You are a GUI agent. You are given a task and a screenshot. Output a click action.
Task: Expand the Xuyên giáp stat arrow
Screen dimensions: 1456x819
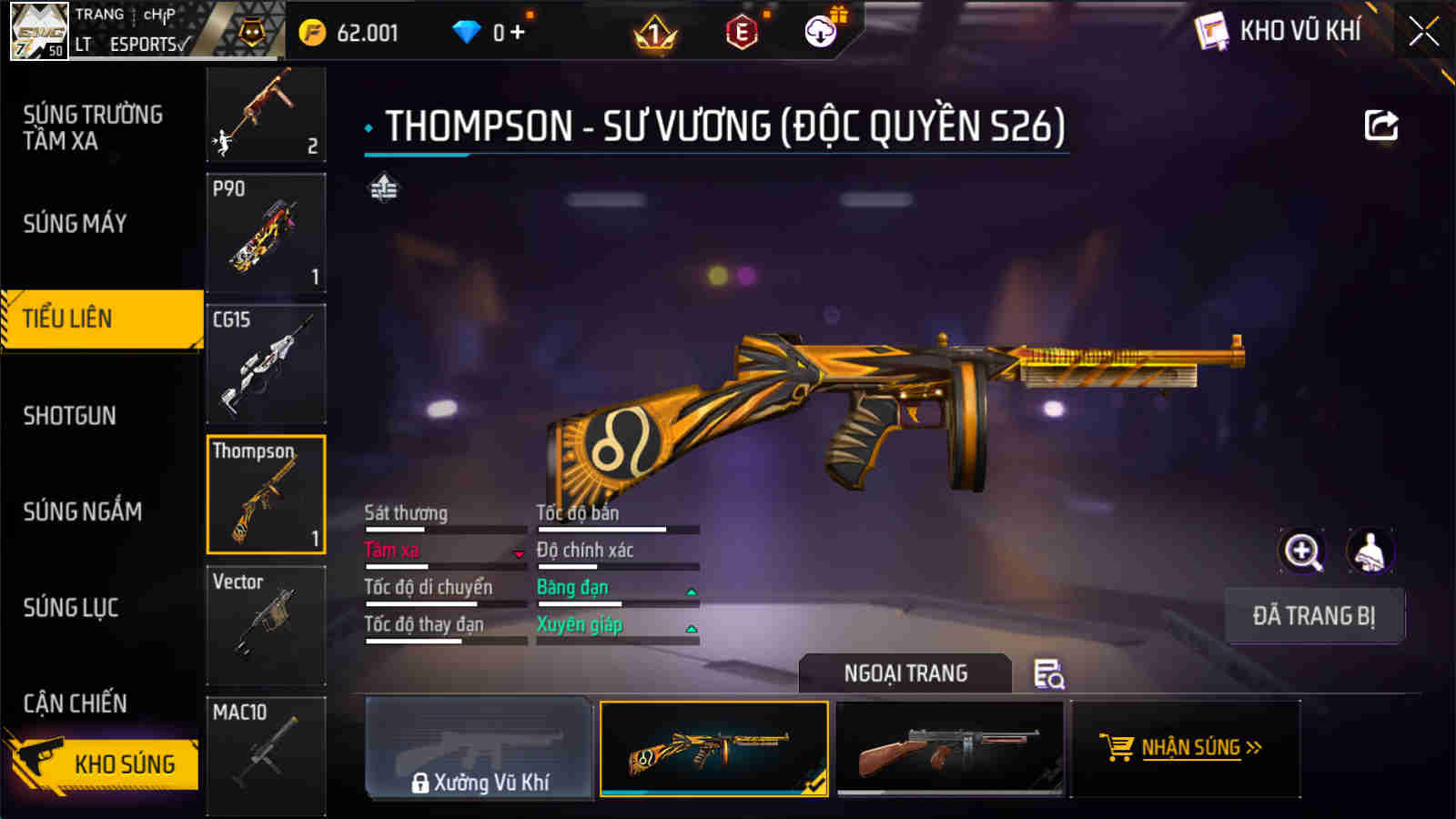(693, 627)
